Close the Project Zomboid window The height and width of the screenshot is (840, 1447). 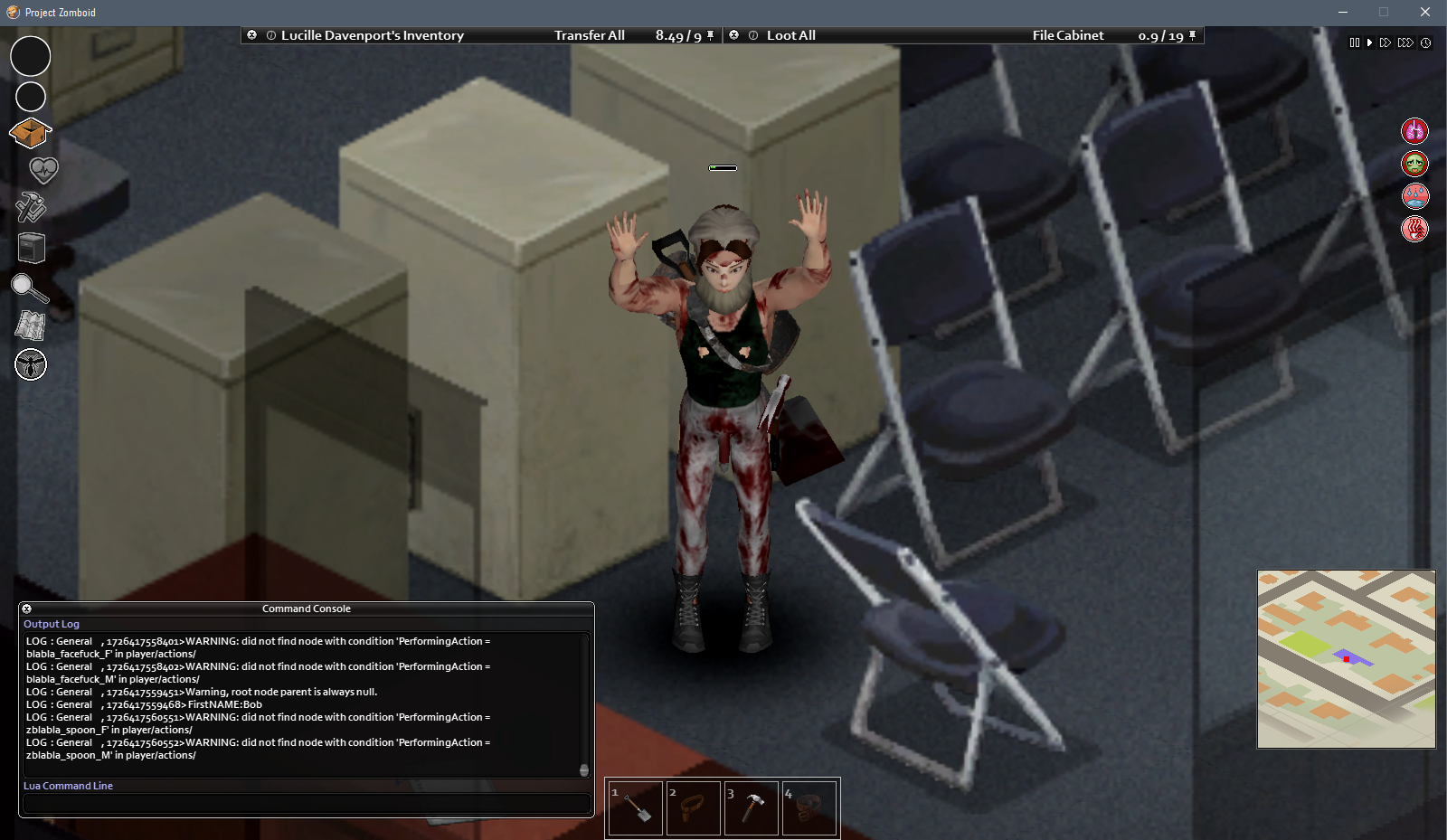click(x=1424, y=12)
